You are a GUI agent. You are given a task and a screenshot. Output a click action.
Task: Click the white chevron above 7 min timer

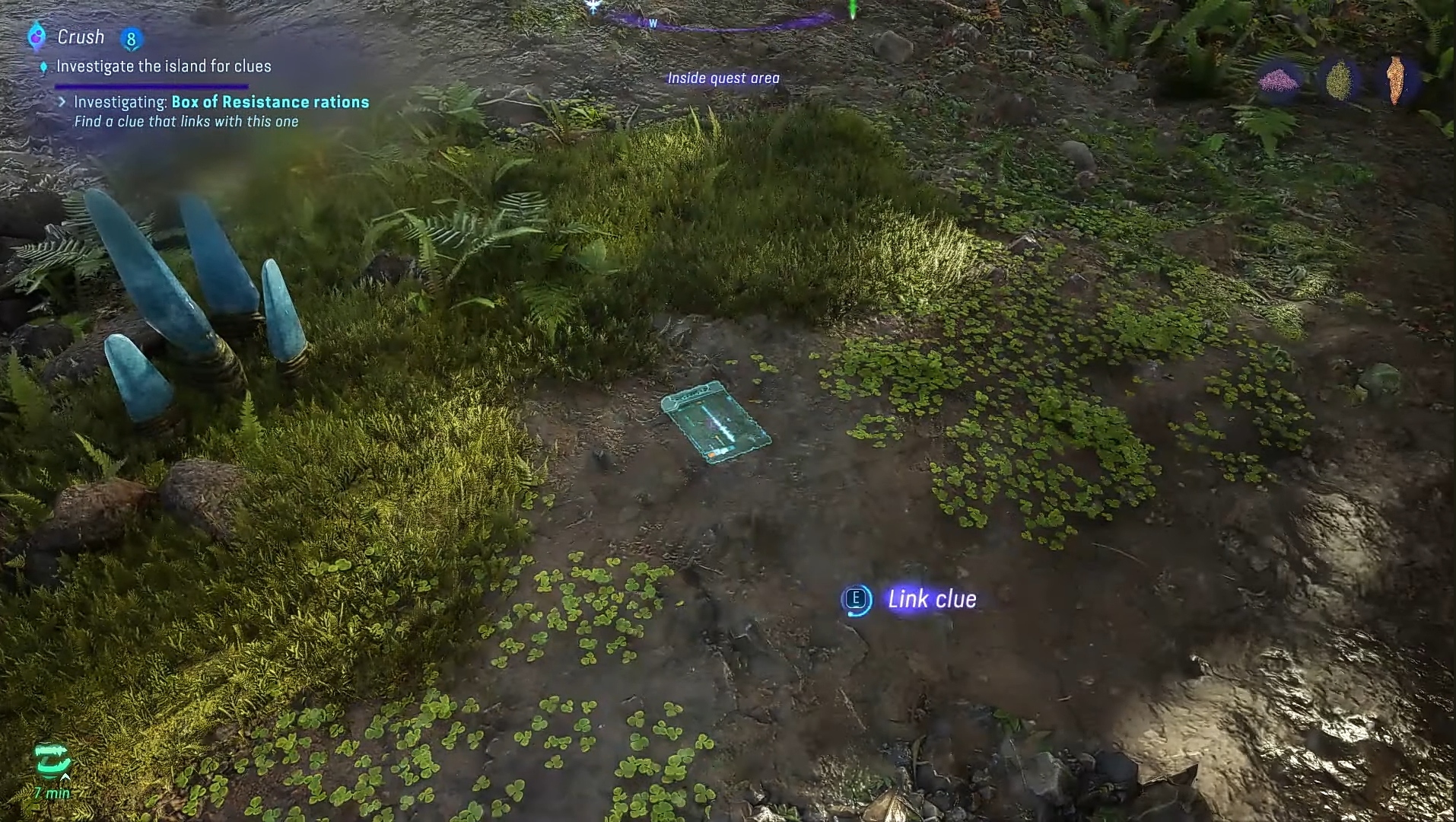pos(65,777)
